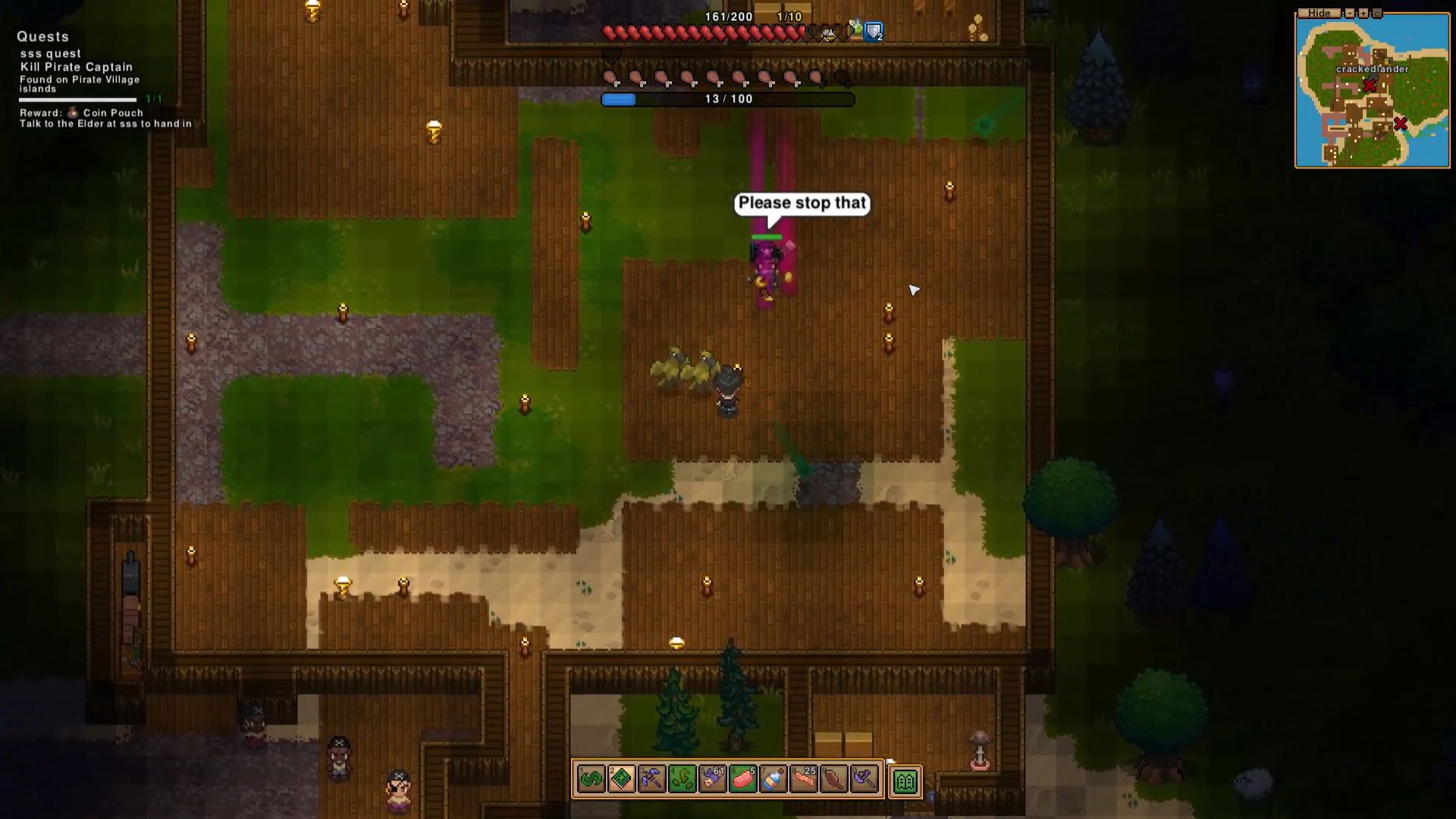
Task: Select the raw meat stack of 5
Action: [743, 779]
